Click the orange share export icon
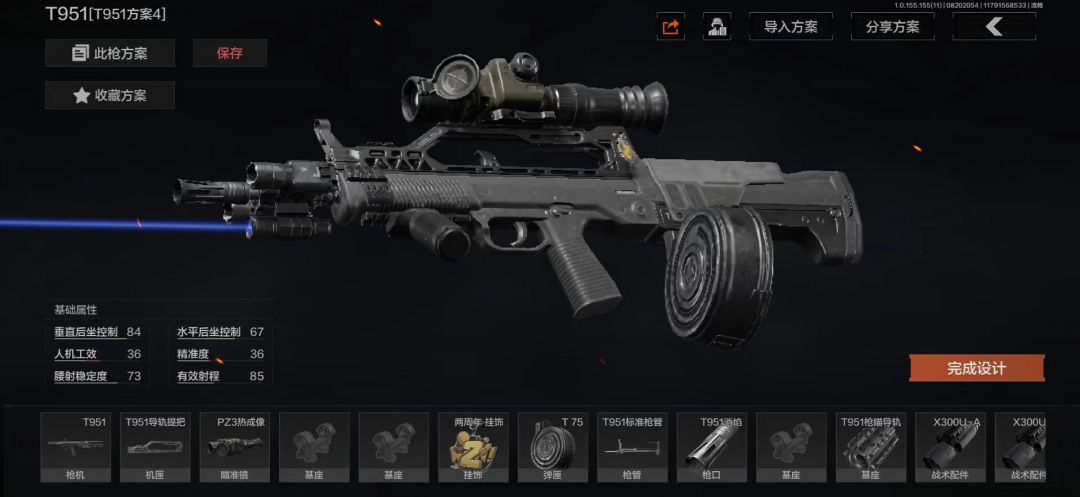 (x=671, y=27)
